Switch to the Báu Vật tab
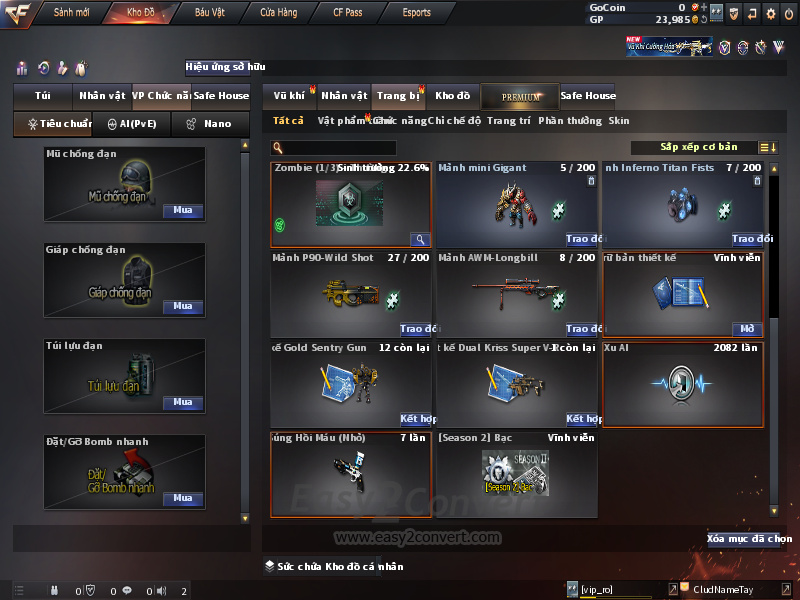The height and width of the screenshot is (600, 800). (209, 13)
